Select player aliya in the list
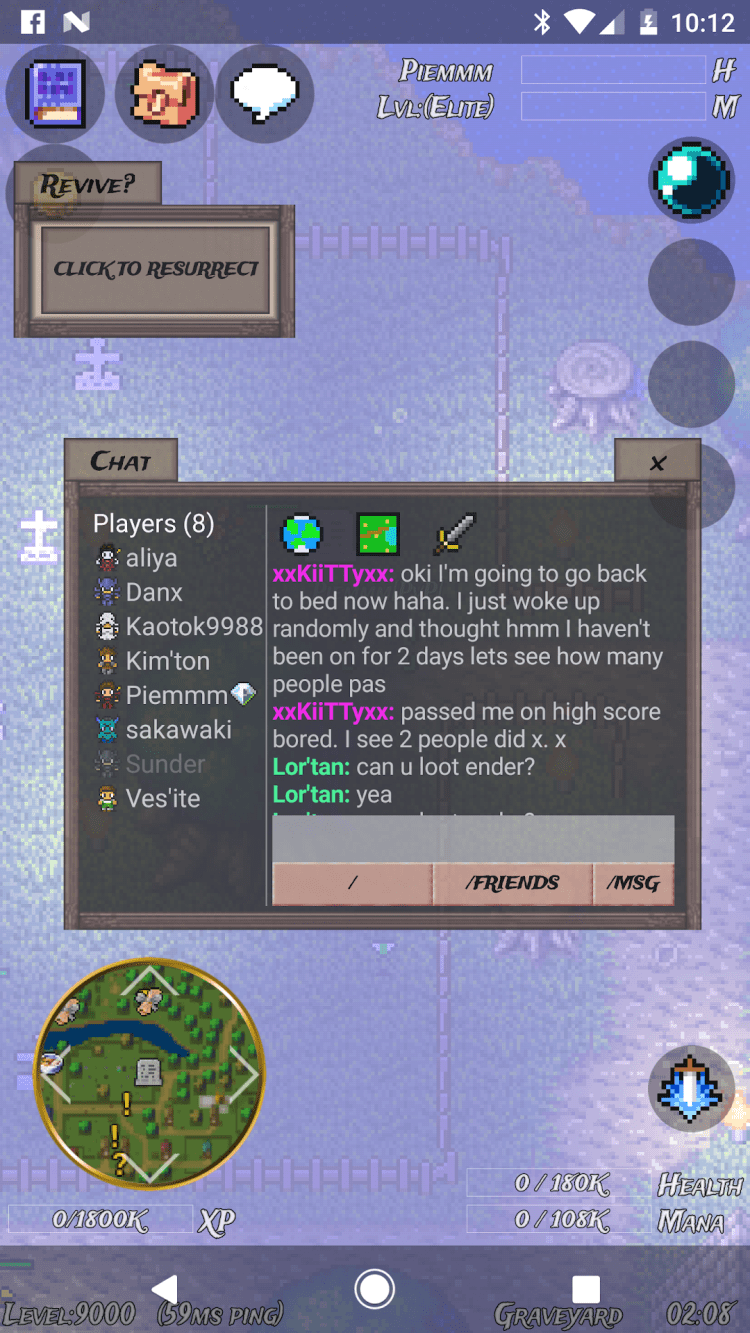The image size is (750, 1333). (x=150, y=558)
